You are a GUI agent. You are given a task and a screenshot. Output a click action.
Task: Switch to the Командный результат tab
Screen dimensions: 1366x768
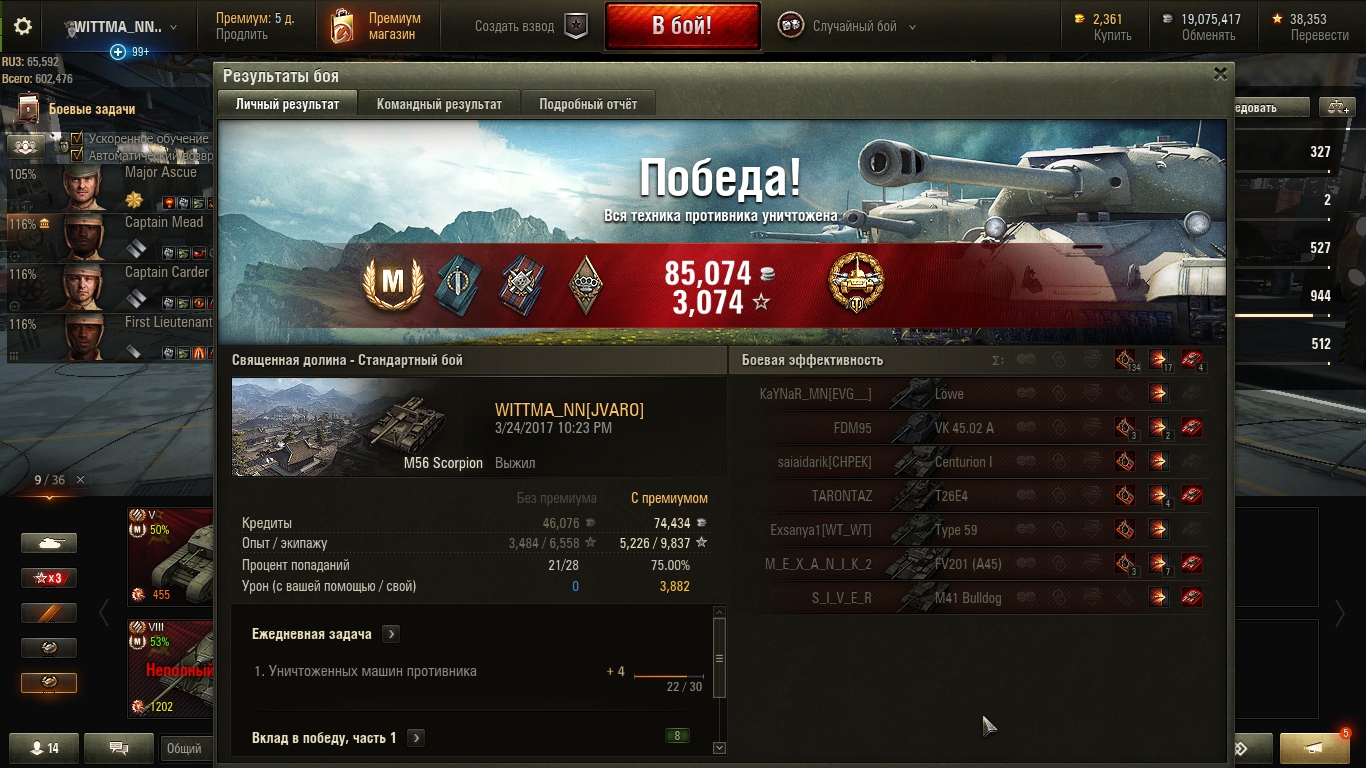coord(439,104)
